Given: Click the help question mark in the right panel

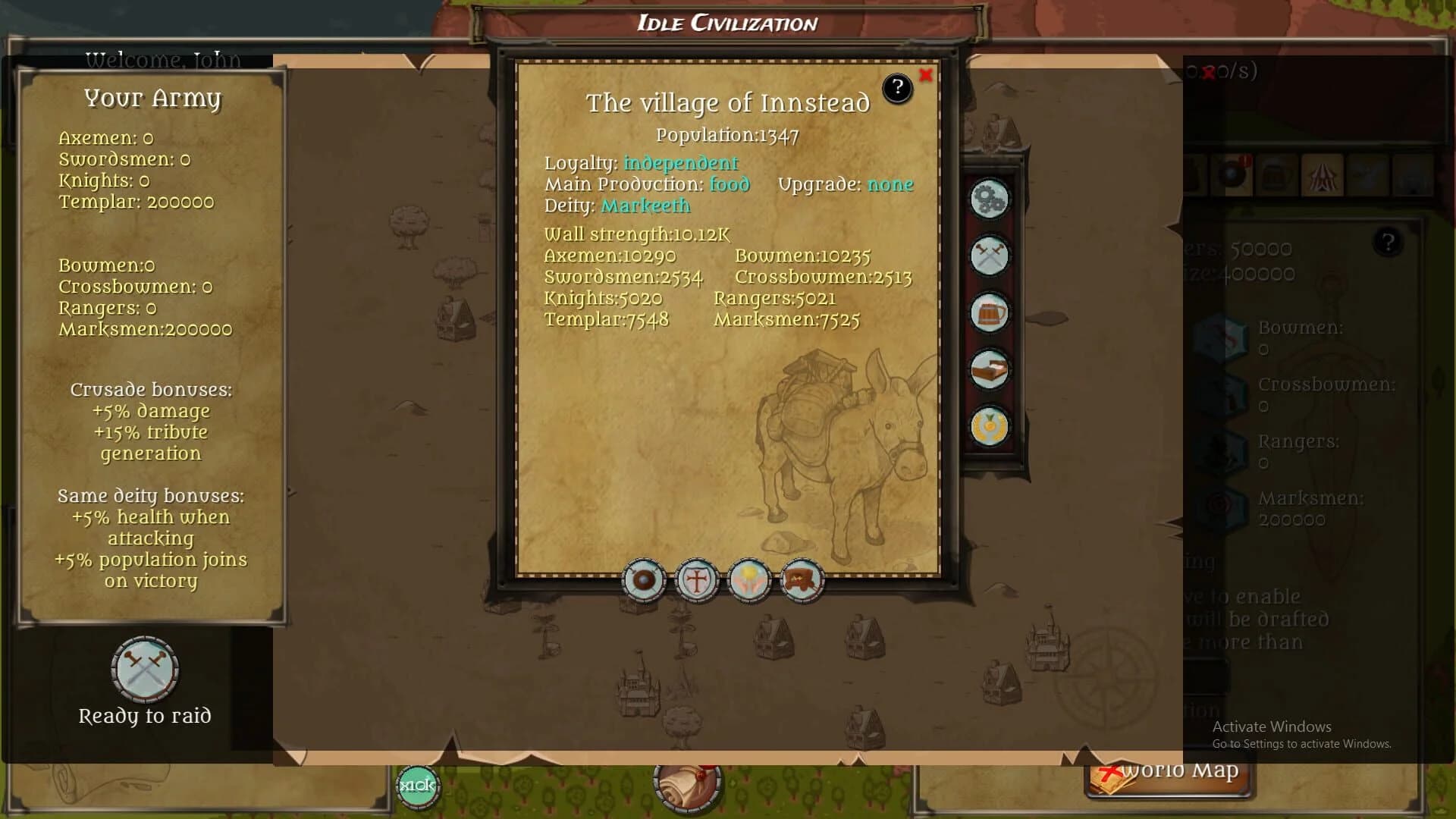Looking at the screenshot, I should click(1389, 241).
